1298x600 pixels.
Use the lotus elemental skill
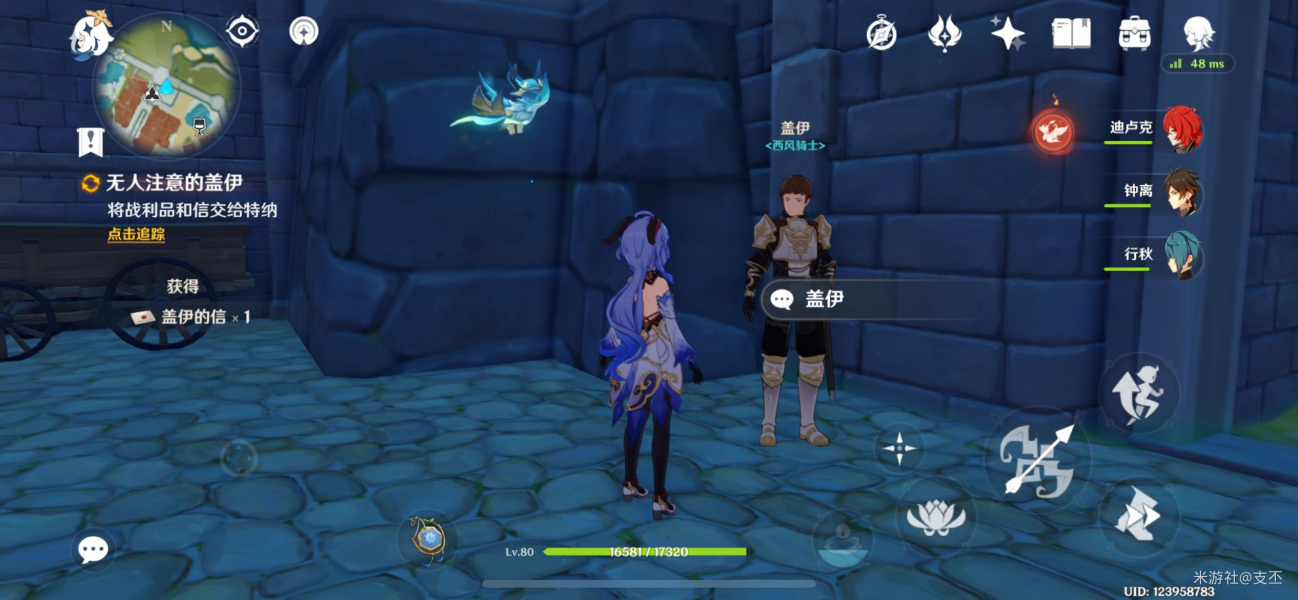tap(936, 517)
